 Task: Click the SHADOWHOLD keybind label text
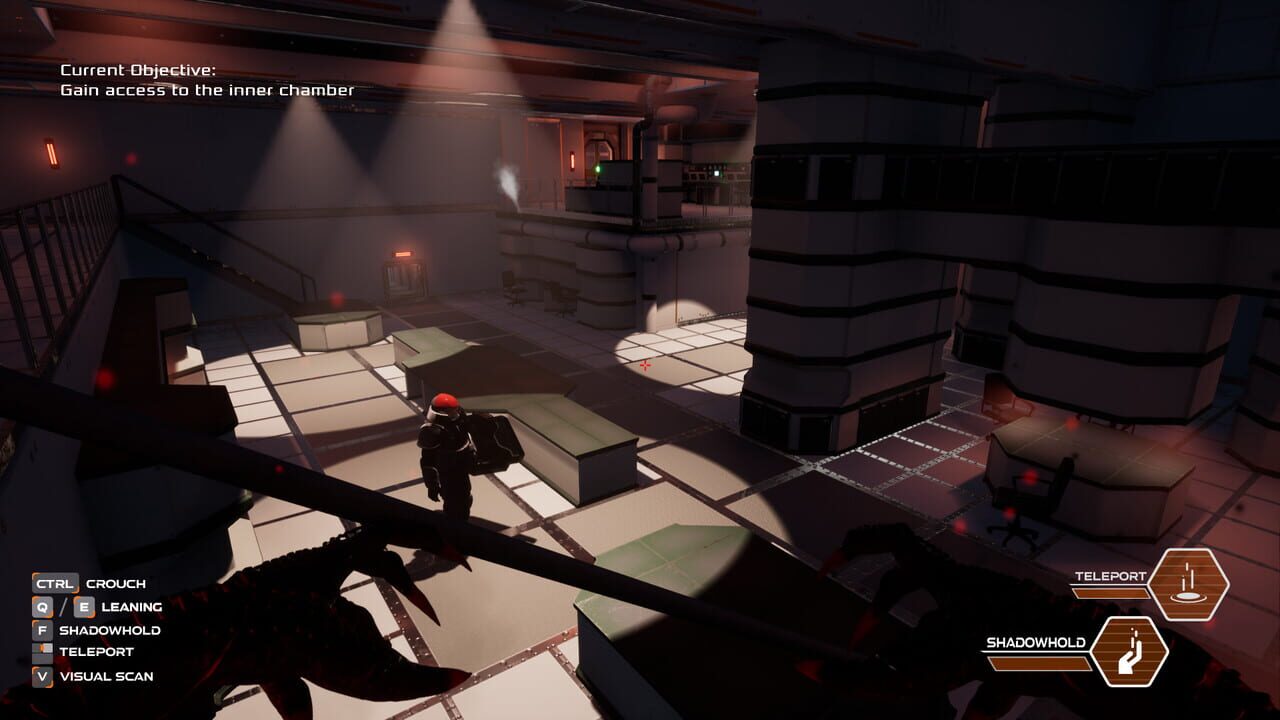110,630
